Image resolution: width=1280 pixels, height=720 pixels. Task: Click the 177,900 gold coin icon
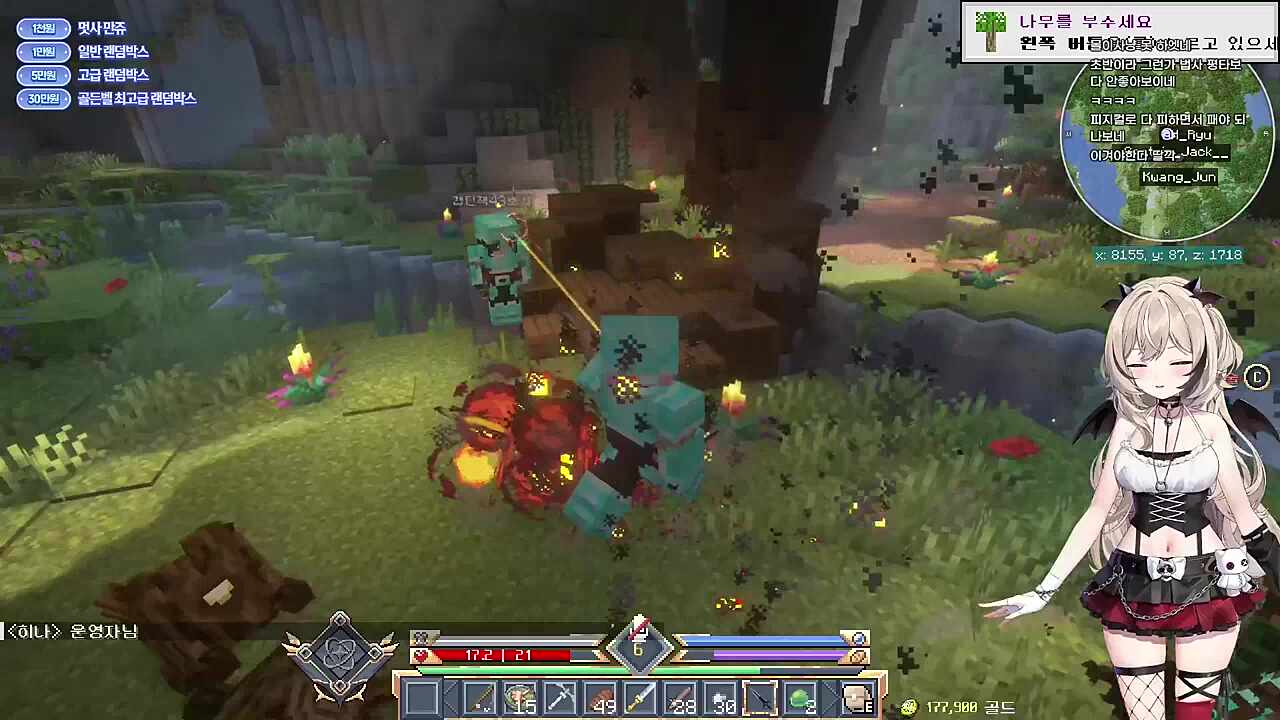coord(909,707)
